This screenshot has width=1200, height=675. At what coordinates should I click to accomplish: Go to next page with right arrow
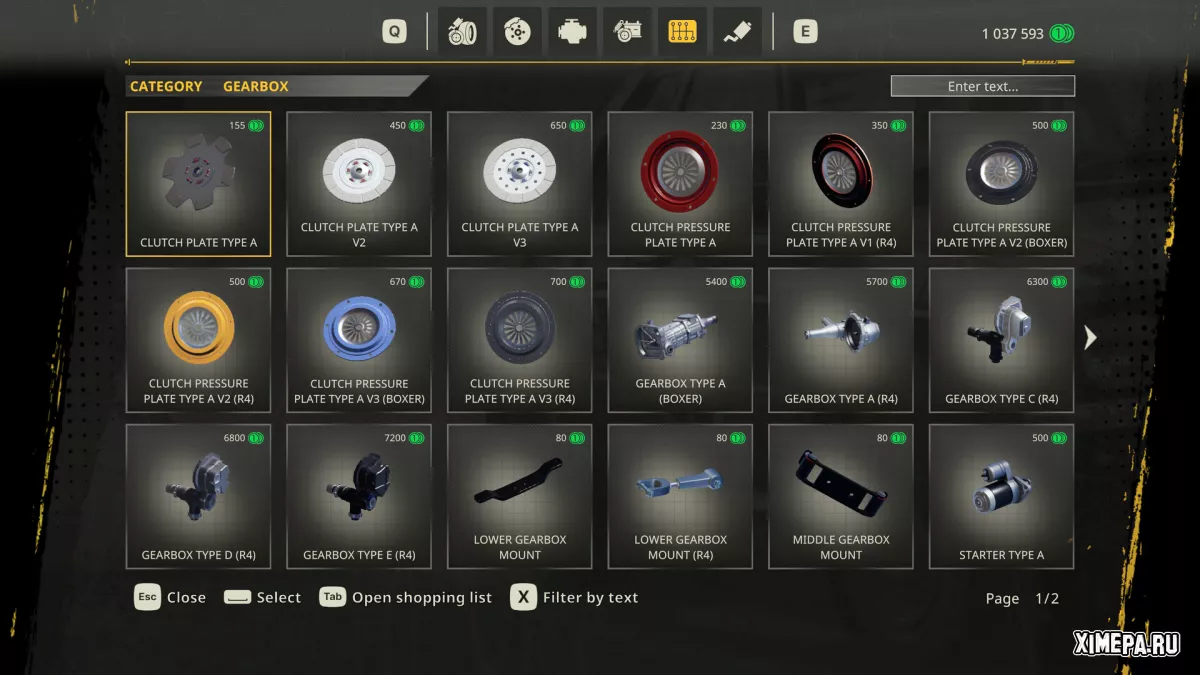click(x=1090, y=338)
